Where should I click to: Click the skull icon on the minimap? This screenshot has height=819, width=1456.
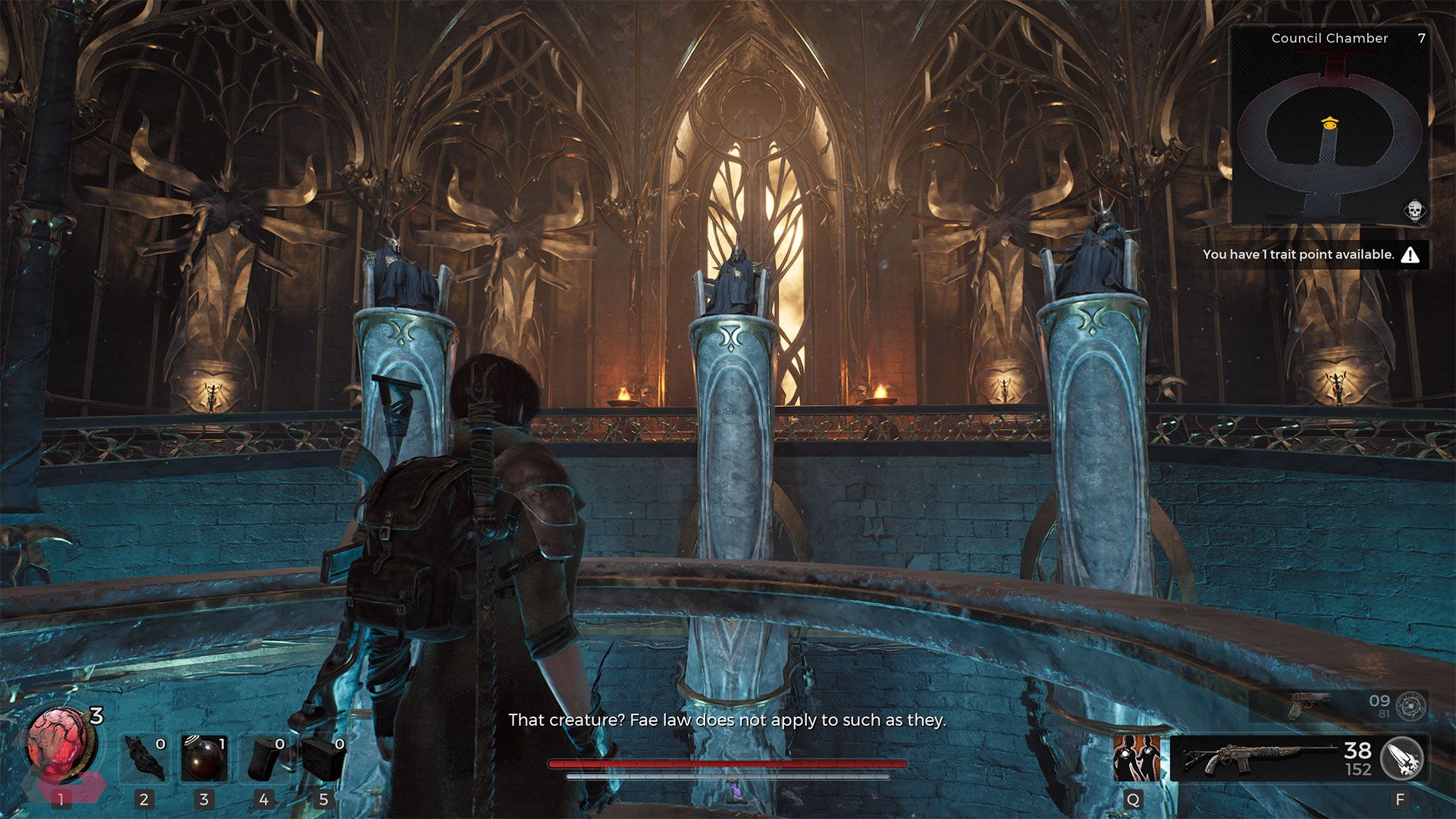1414,210
